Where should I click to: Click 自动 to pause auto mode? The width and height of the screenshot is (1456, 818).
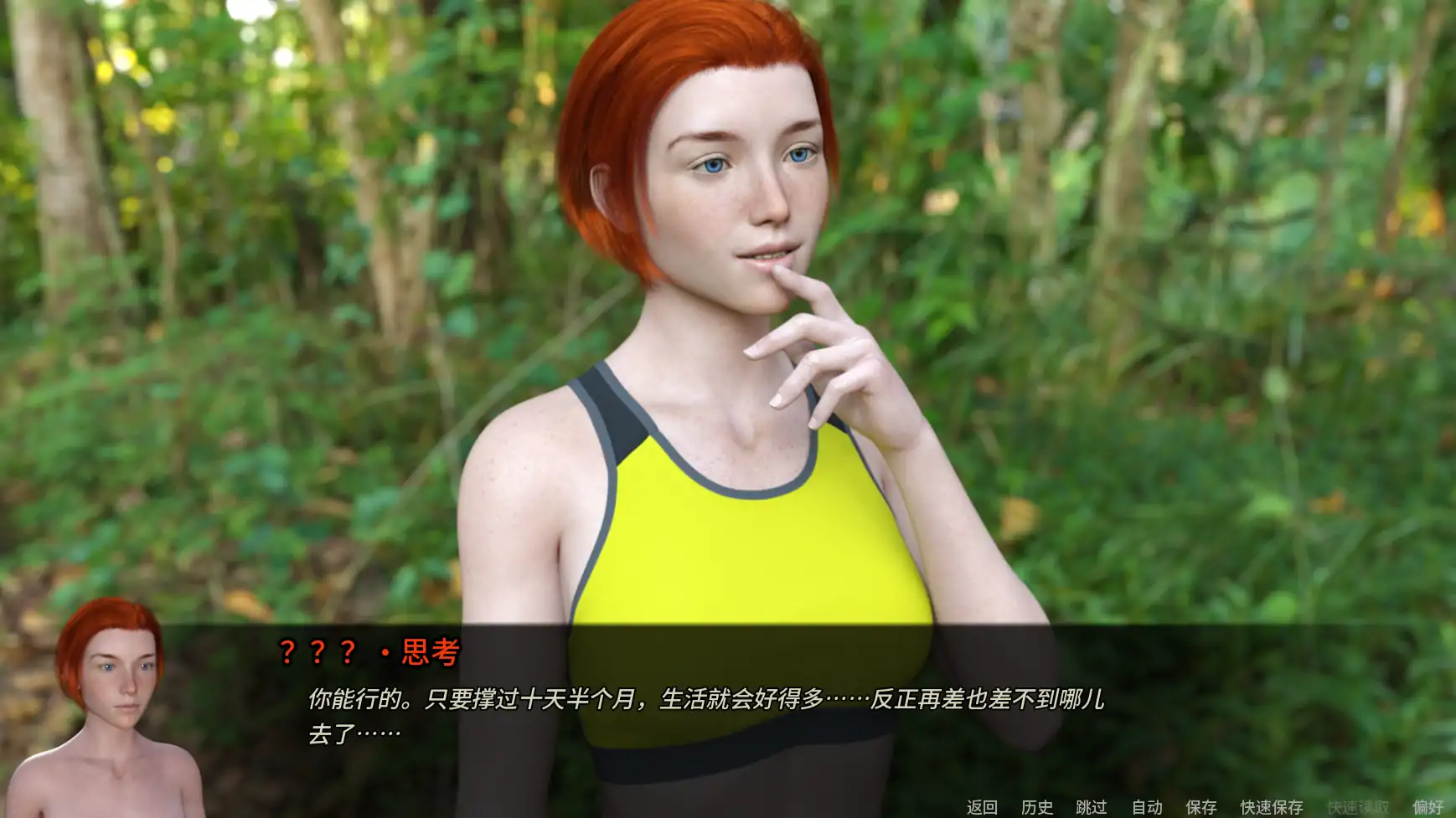1149,806
